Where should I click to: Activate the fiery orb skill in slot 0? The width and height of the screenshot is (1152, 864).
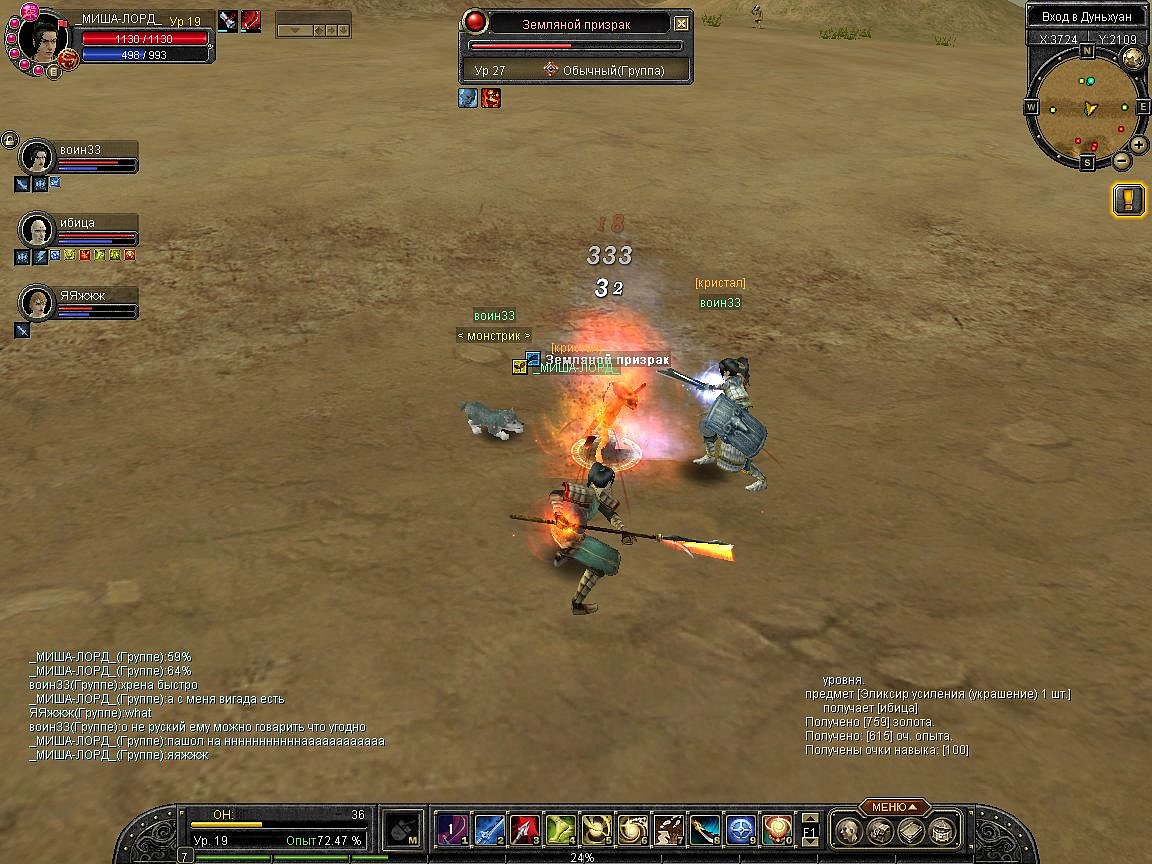coord(776,829)
